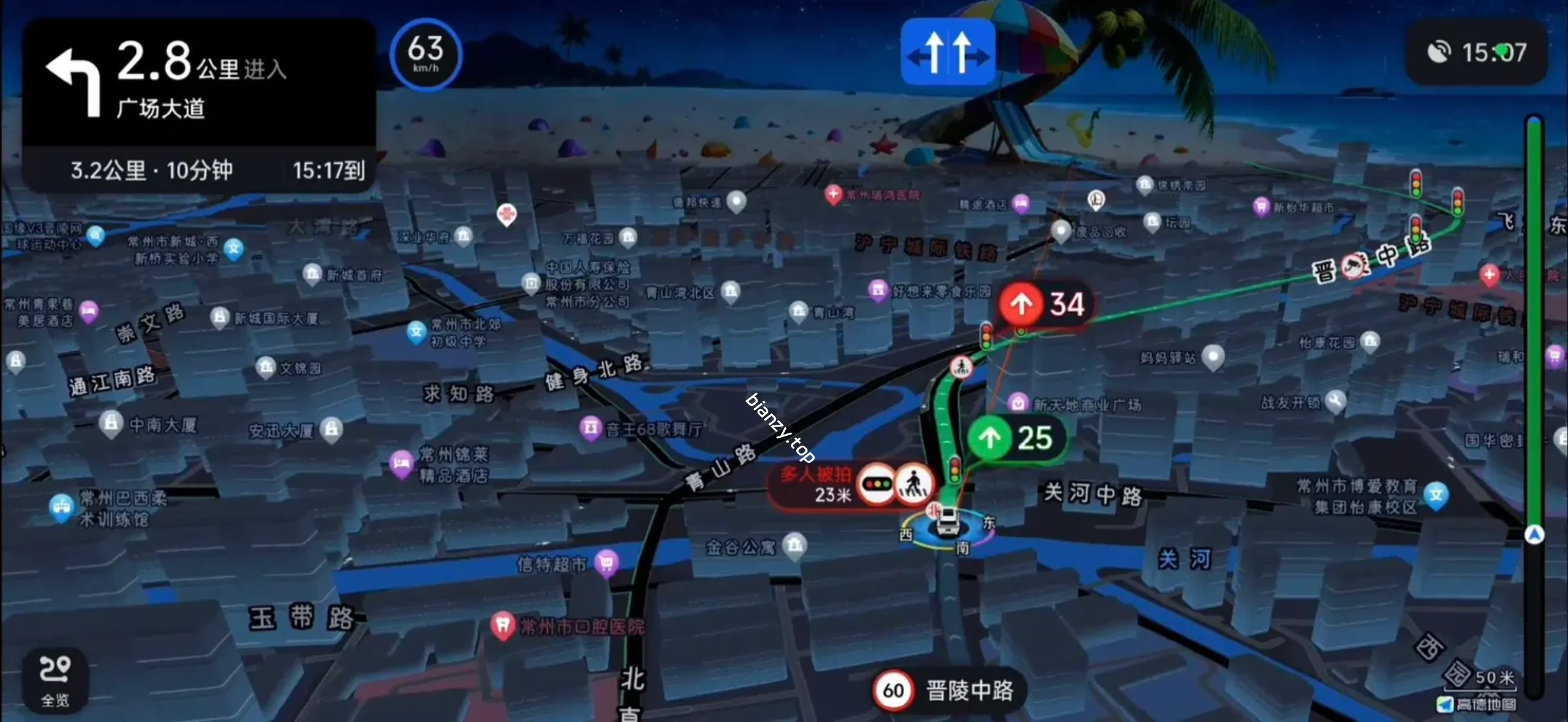Screen dimensions: 1568x722
Task: Select the 常州市口腔医院 map marker
Action: point(503,626)
